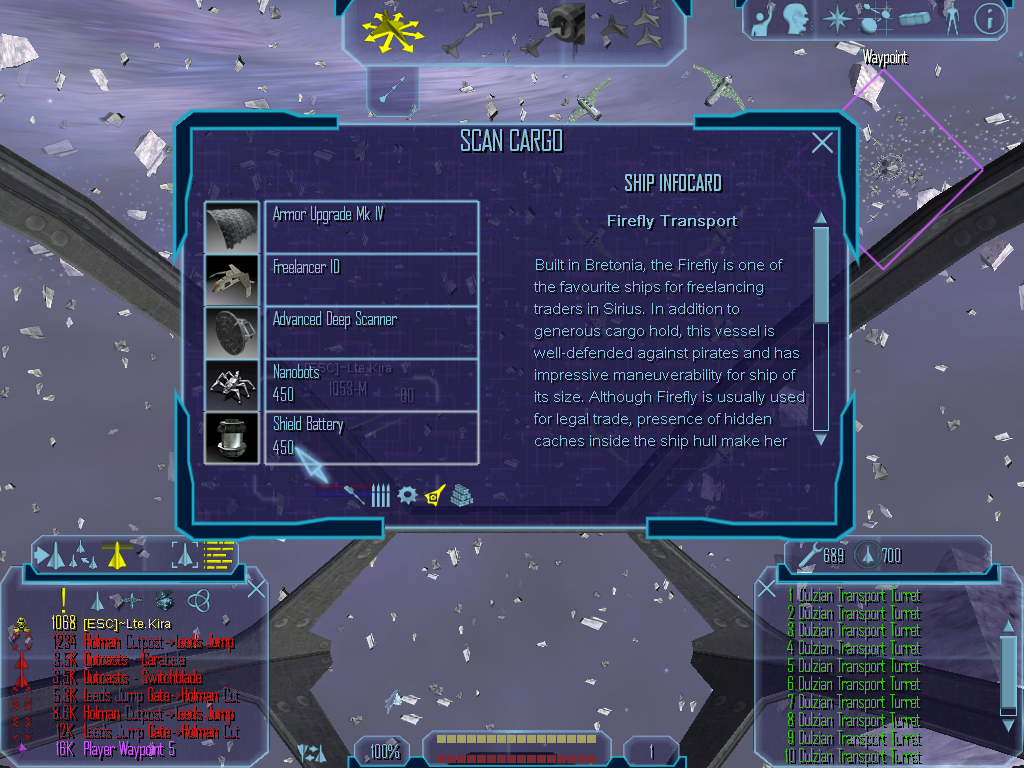Close the Scan Cargo window
This screenshot has width=1024, height=768.
tap(822, 143)
